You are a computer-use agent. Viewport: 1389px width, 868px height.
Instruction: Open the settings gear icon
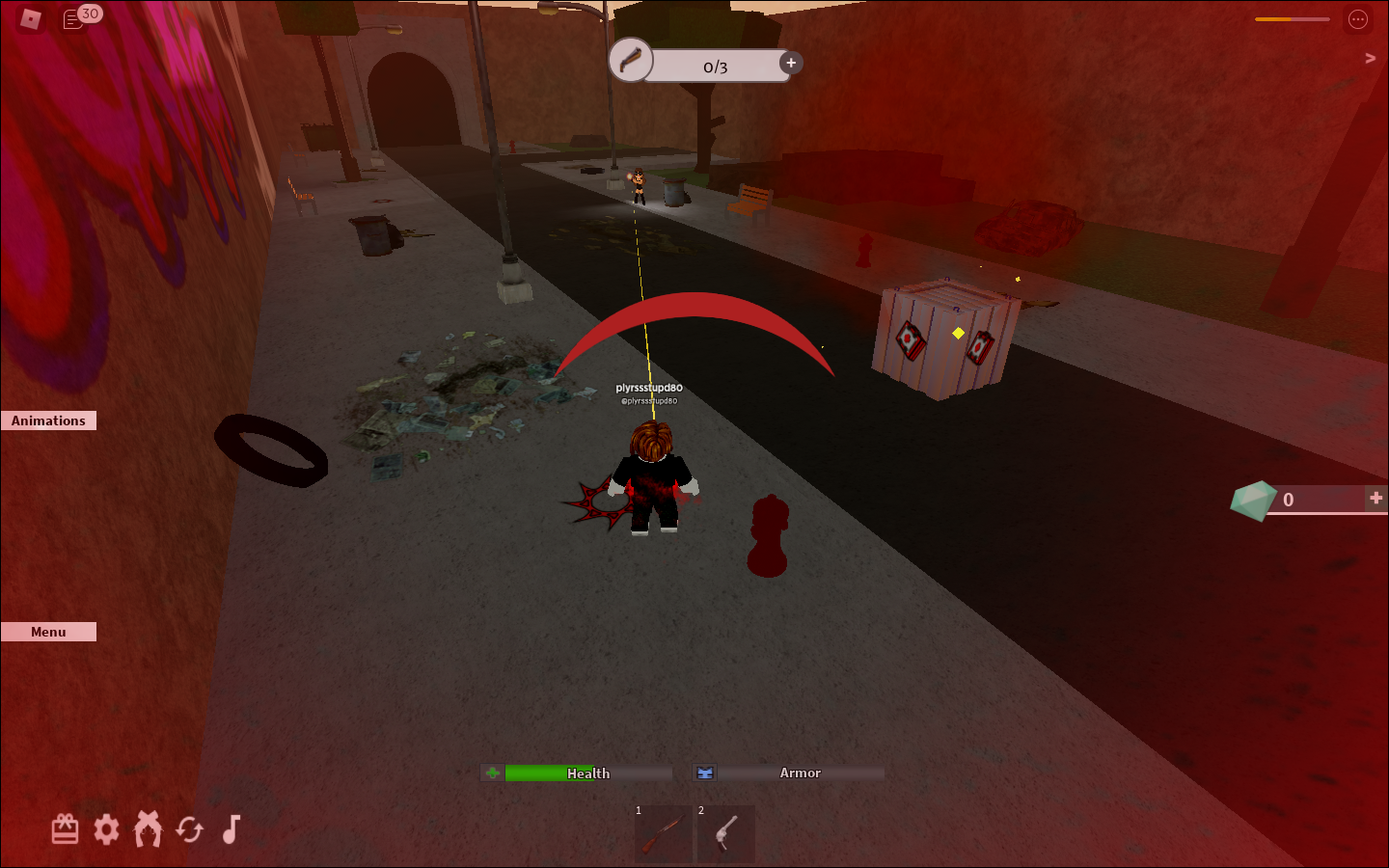[106, 828]
